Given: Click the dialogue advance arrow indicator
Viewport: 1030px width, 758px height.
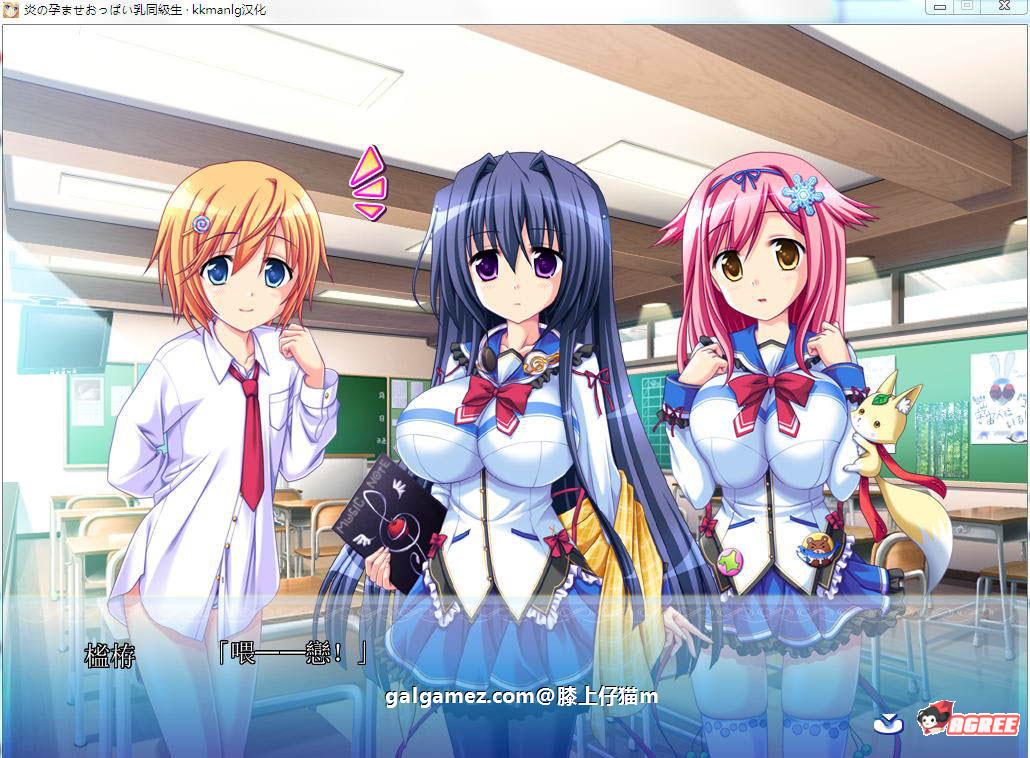Looking at the screenshot, I should click(887, 722).
